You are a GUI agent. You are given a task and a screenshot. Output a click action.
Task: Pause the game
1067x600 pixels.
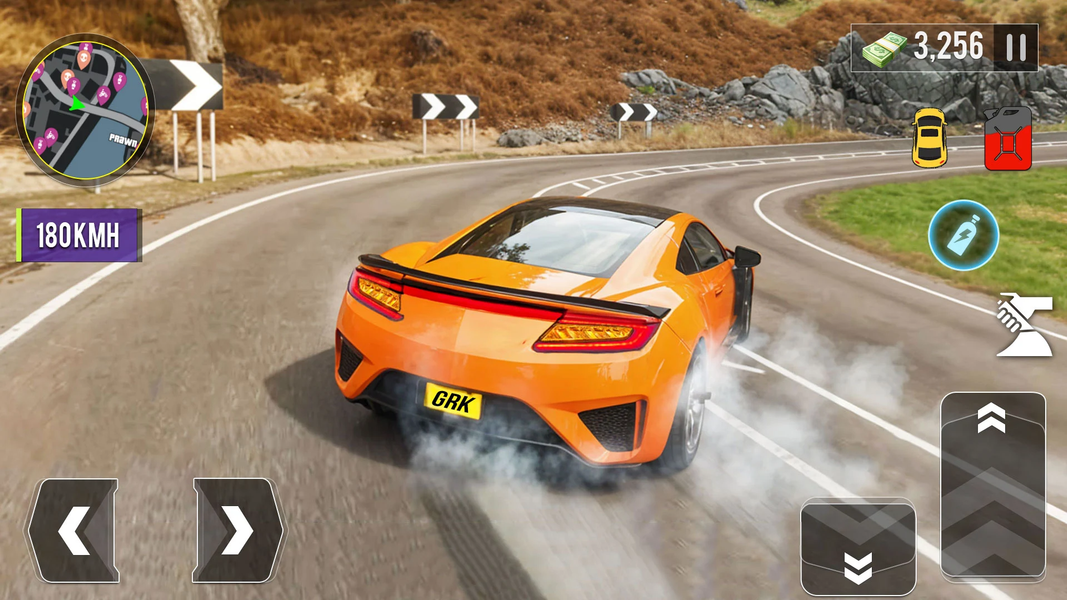1016,47
